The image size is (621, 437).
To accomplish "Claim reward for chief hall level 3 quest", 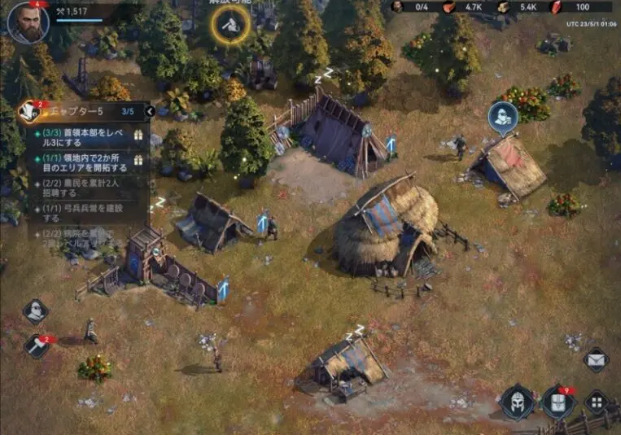I will (139, 134).
